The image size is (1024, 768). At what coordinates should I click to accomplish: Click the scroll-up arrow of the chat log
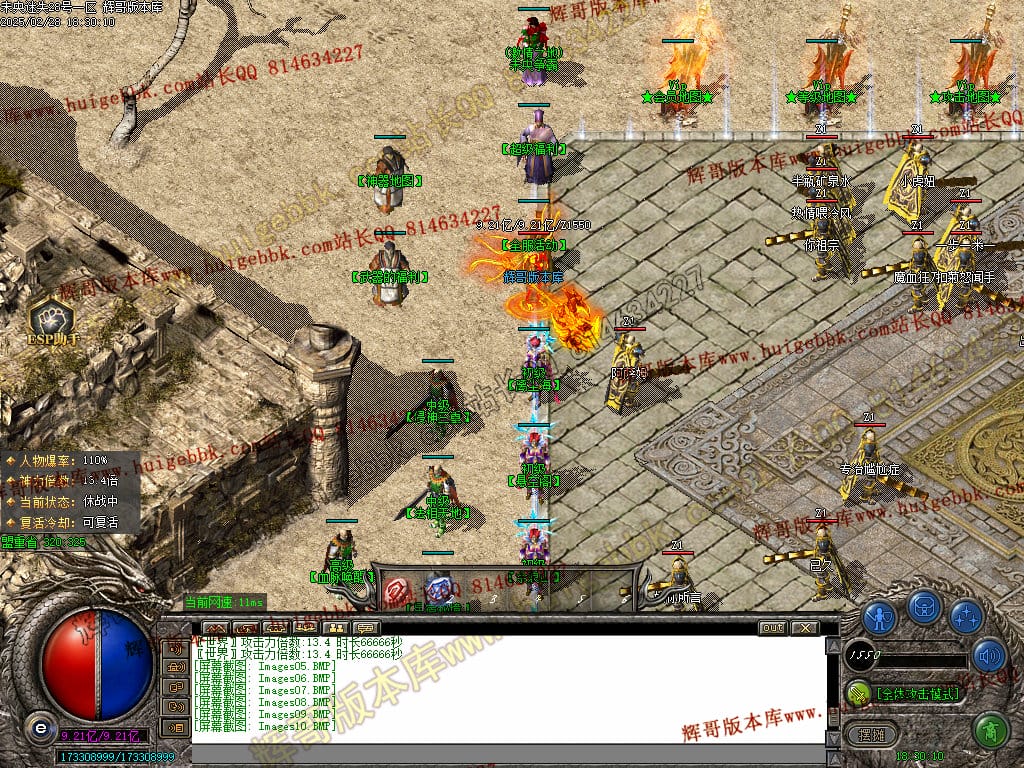click(833, 644)
